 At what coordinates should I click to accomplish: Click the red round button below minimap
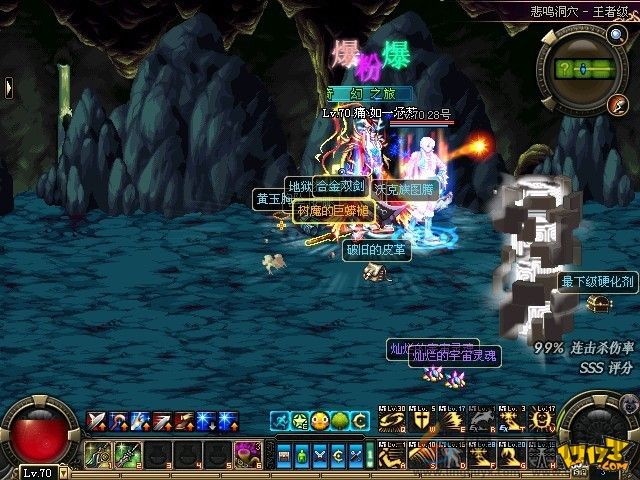[618, 104]
